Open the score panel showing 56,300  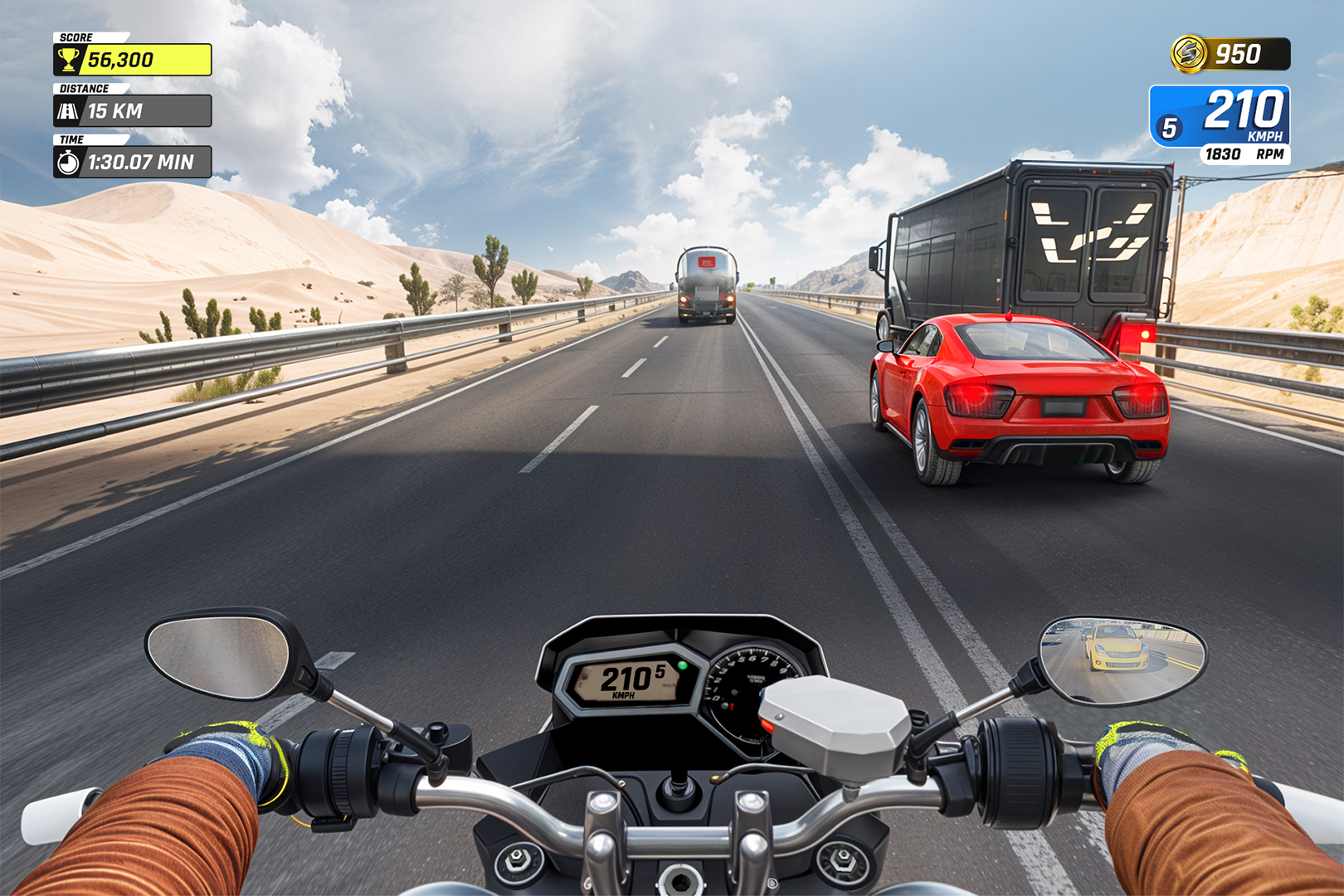133,59
